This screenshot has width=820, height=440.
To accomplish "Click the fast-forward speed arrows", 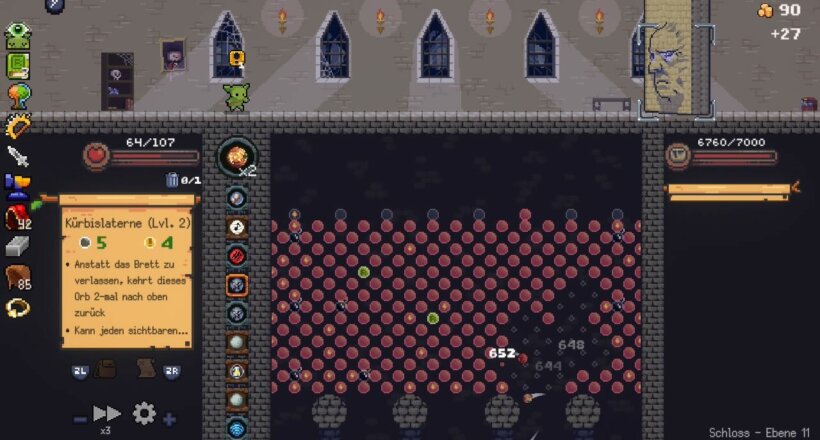I will (106, 414).
